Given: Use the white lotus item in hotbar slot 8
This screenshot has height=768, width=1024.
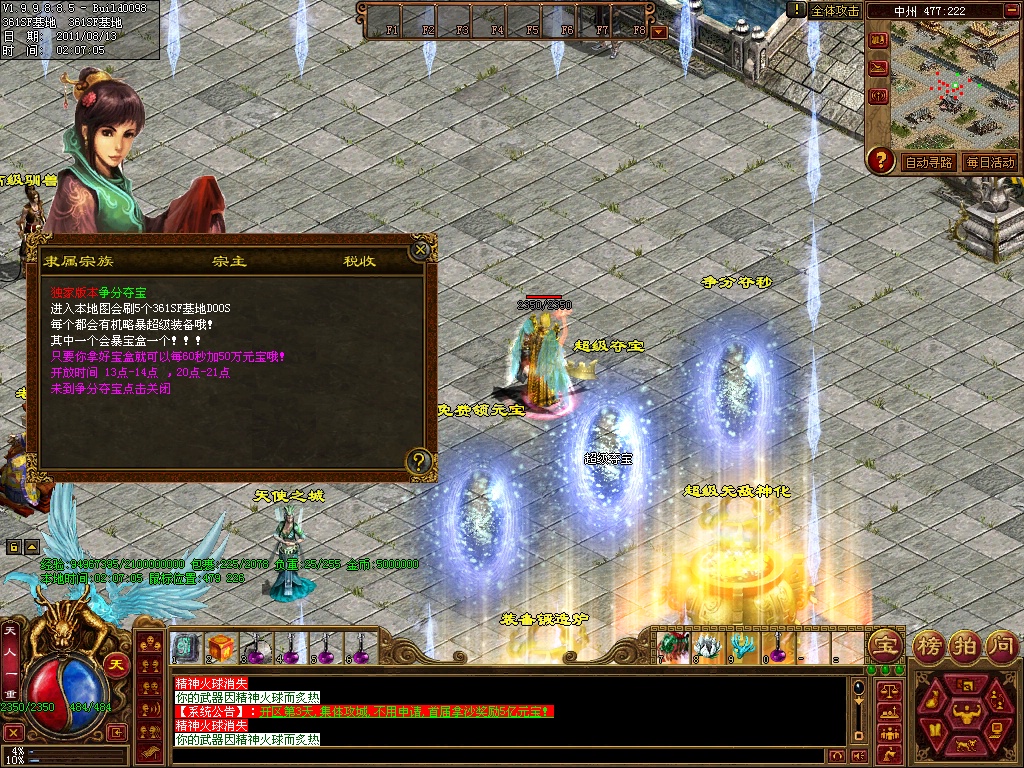Looking at the screenshot, I should click(x=707, y=646).
